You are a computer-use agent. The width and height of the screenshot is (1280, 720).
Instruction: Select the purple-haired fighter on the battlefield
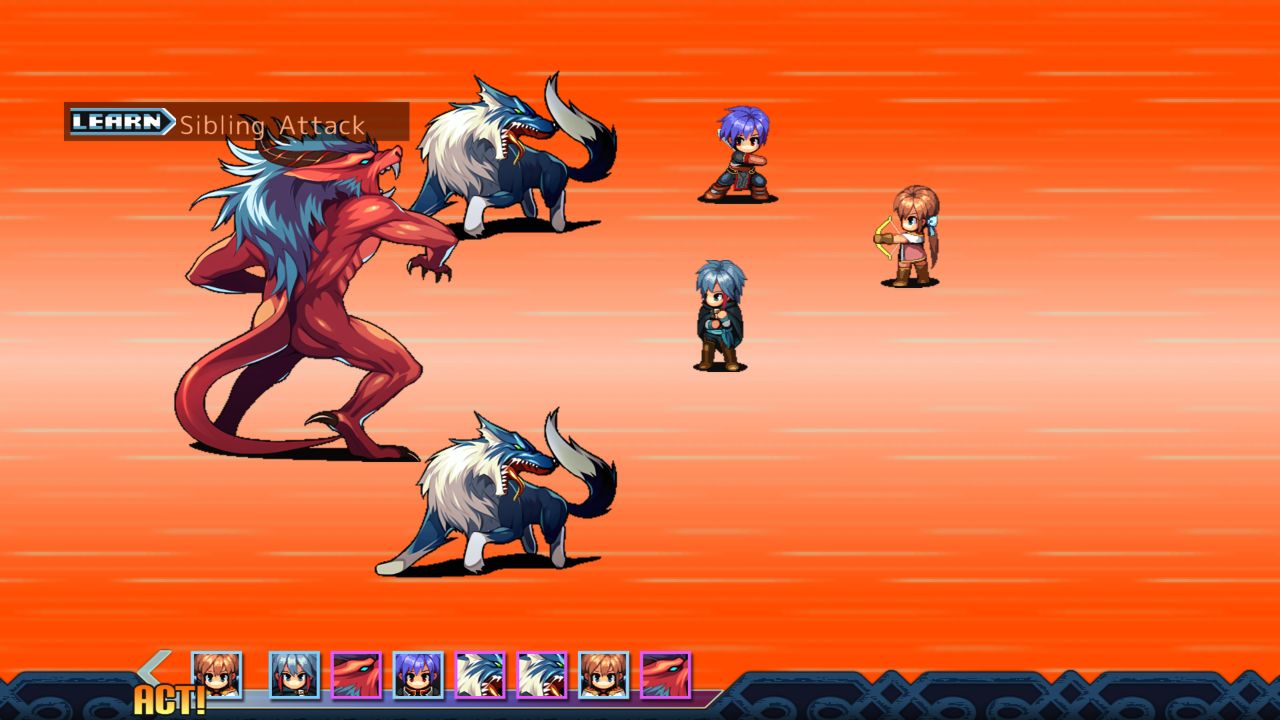tap(740, 155)
